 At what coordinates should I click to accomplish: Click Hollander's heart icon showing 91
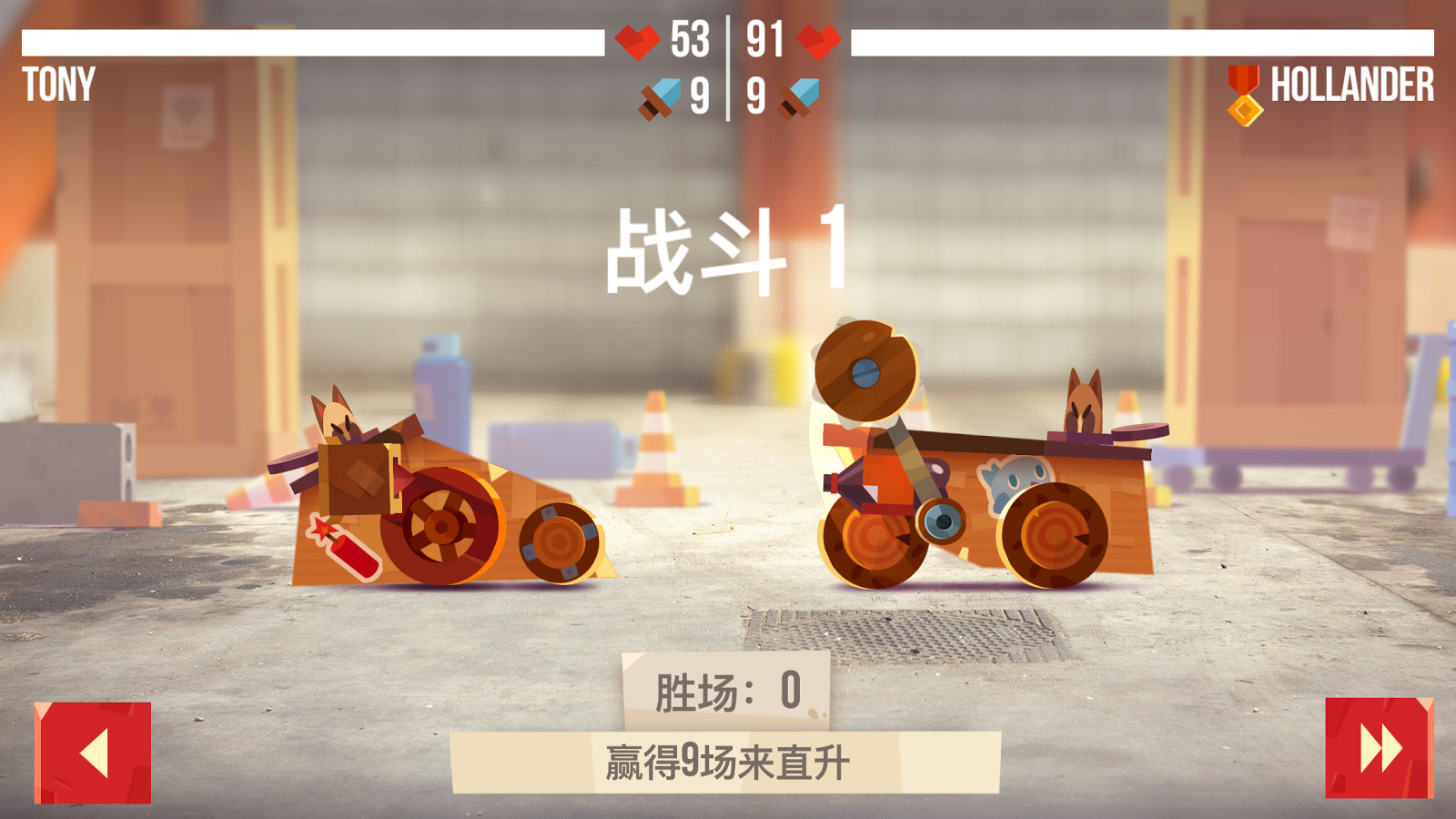(818, 40)
